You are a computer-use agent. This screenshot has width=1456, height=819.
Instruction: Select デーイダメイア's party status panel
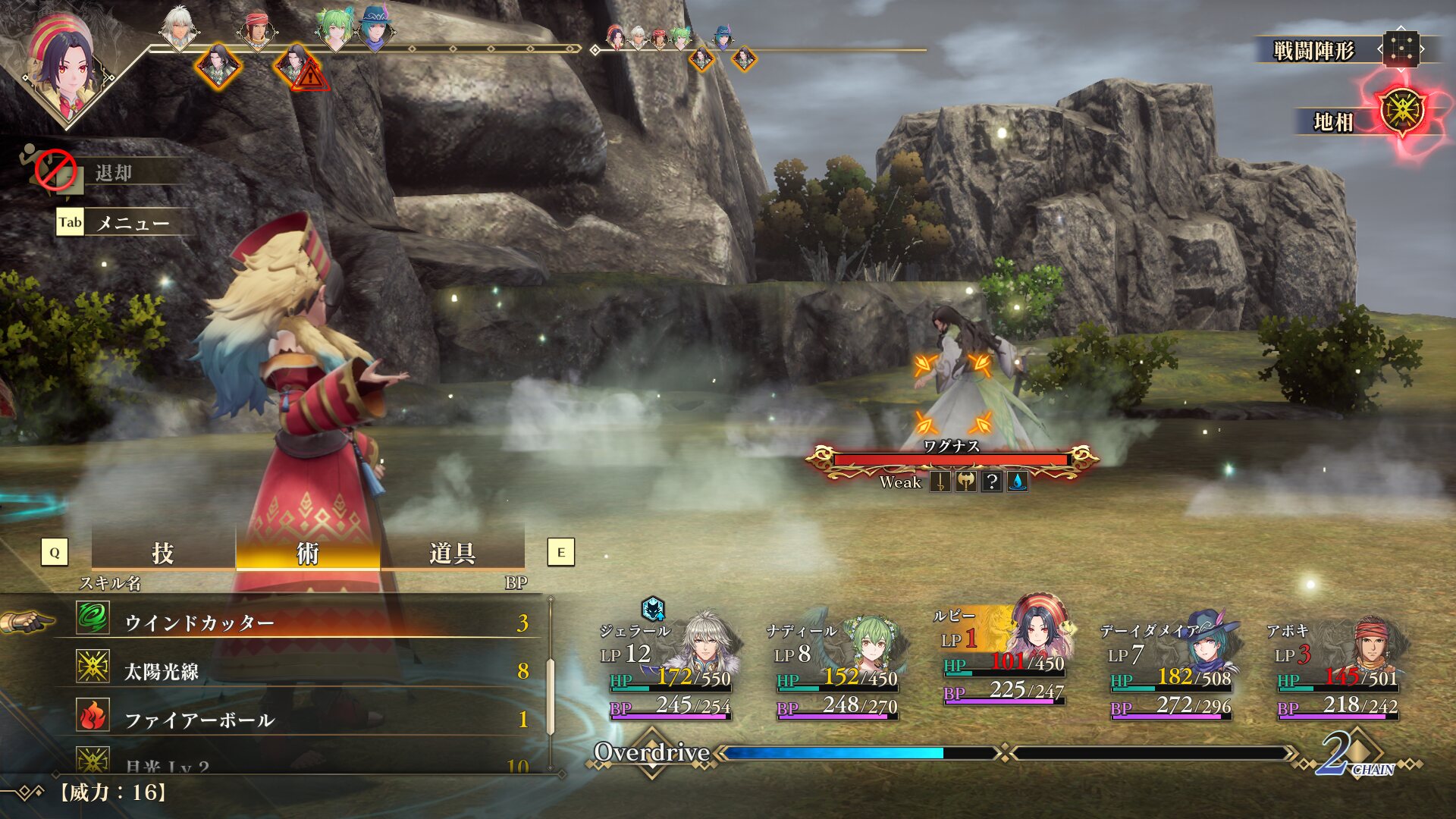click(1169, 667)
